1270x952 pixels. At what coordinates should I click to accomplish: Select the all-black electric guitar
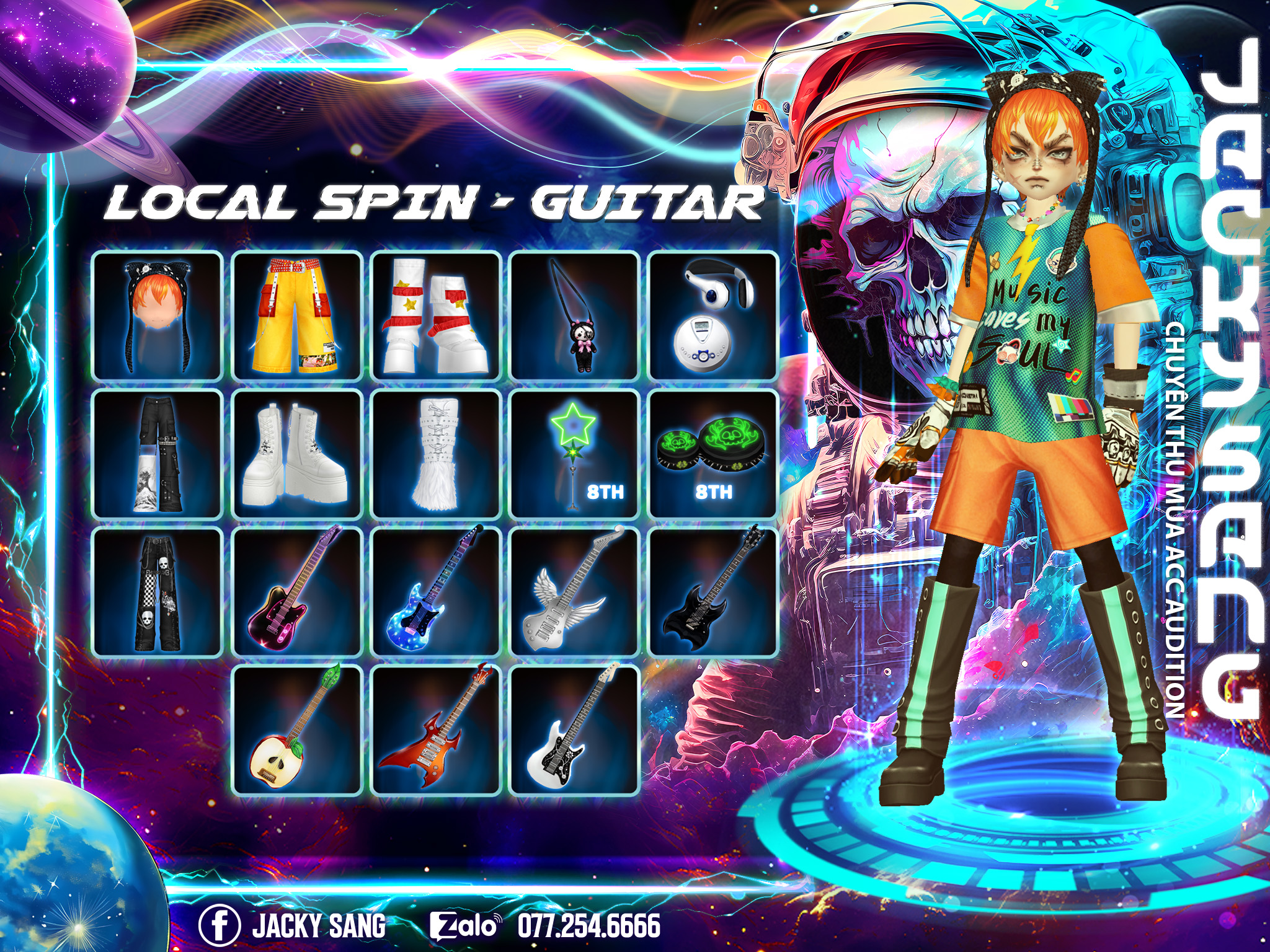click(x=713, y=593)
